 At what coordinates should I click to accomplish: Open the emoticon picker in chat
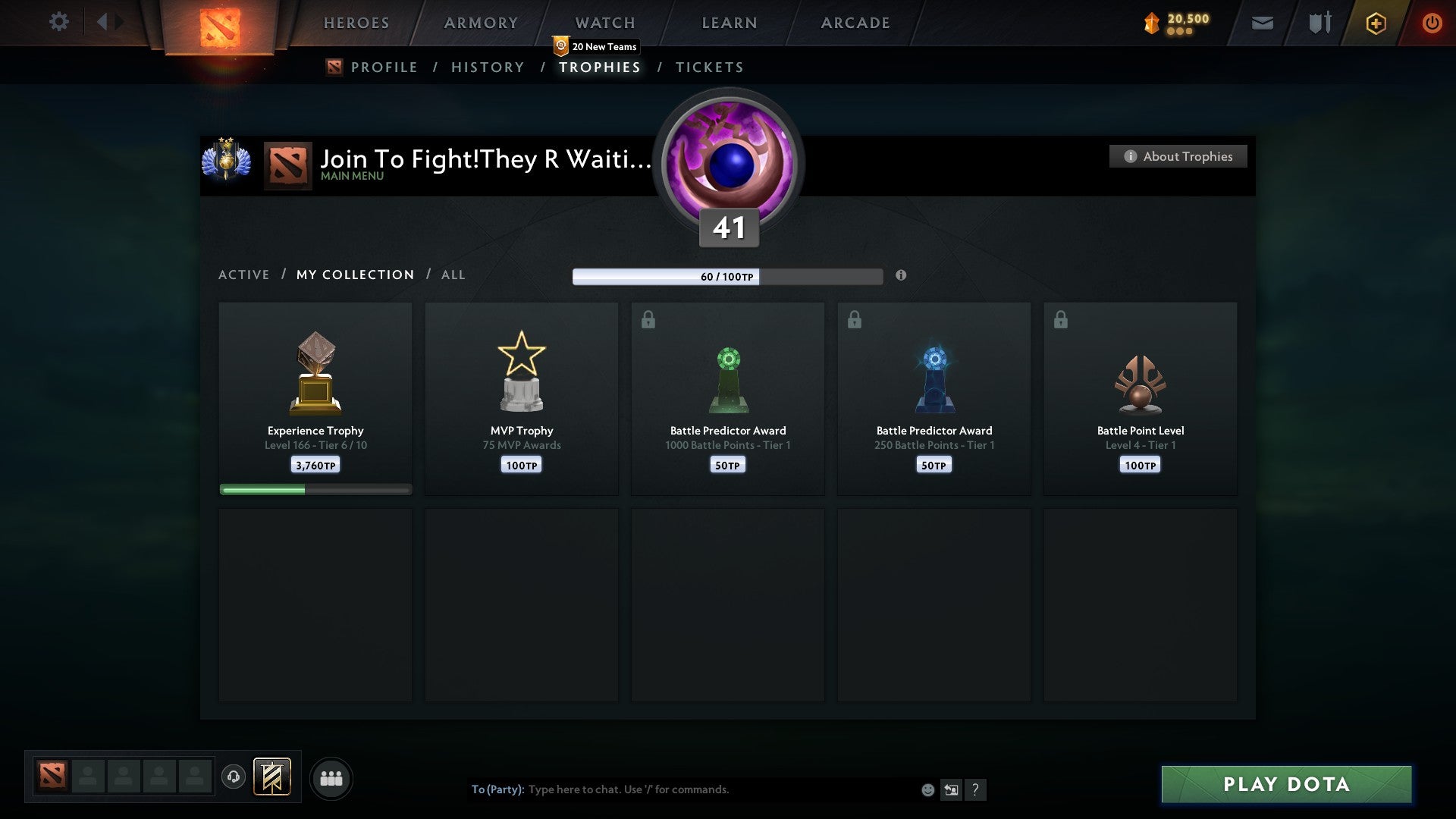pos(927,789)
